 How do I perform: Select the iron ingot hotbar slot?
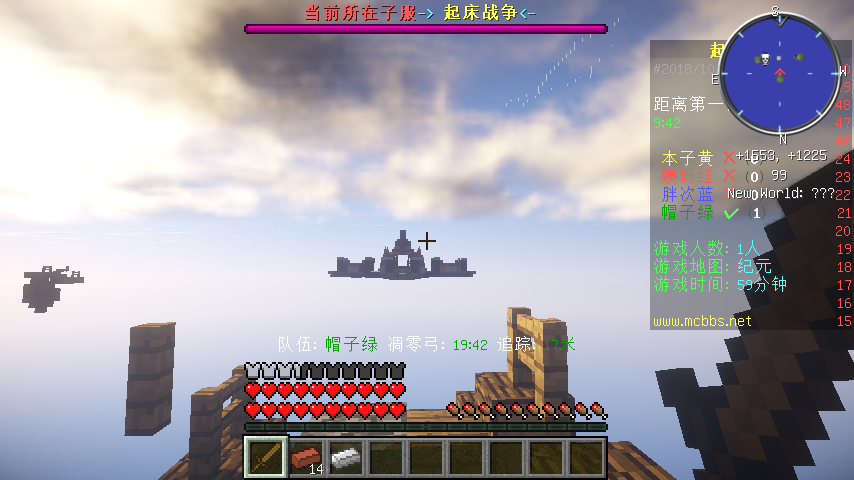point(346,458)
